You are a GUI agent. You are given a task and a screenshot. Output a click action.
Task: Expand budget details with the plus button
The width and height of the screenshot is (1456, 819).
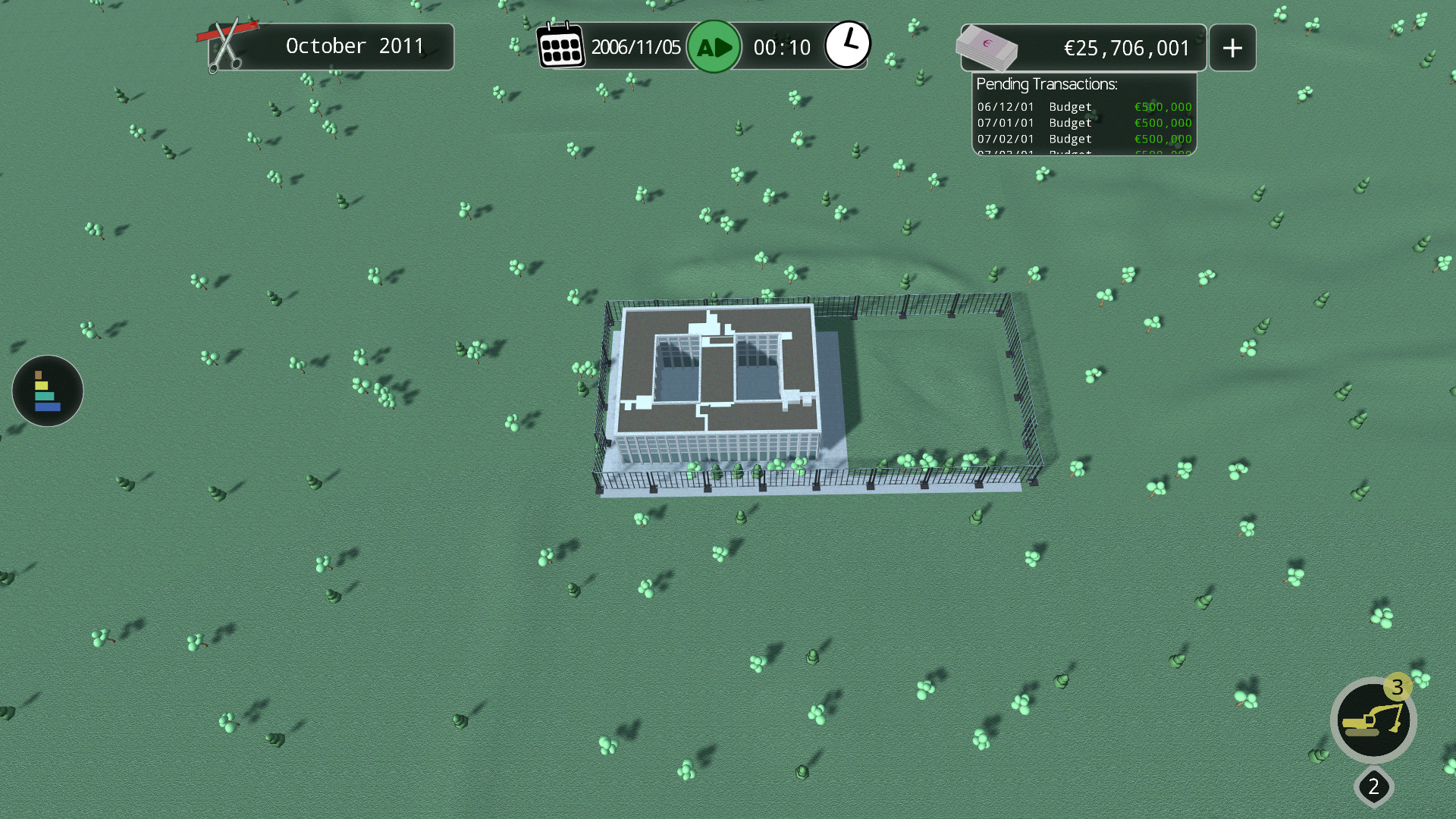(x=1232, y=47)
